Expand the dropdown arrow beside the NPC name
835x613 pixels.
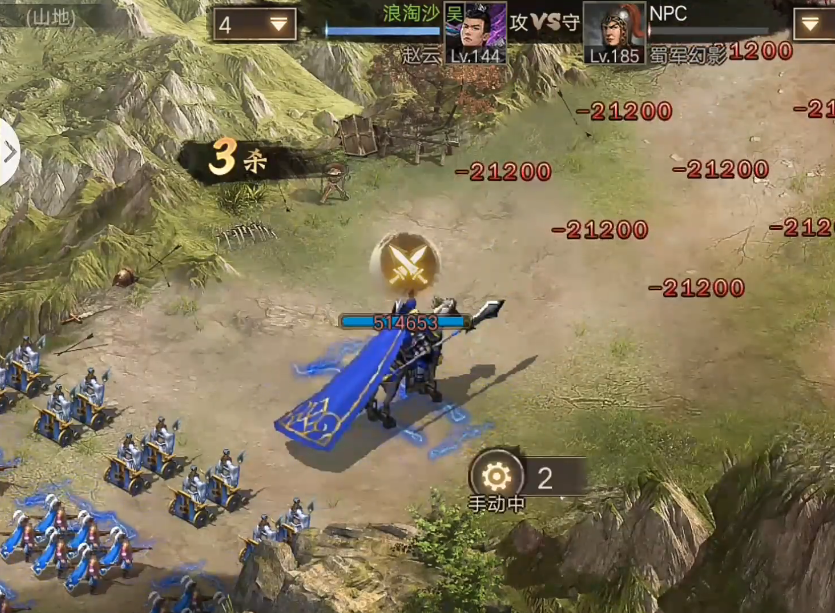(x=813, y=25)
